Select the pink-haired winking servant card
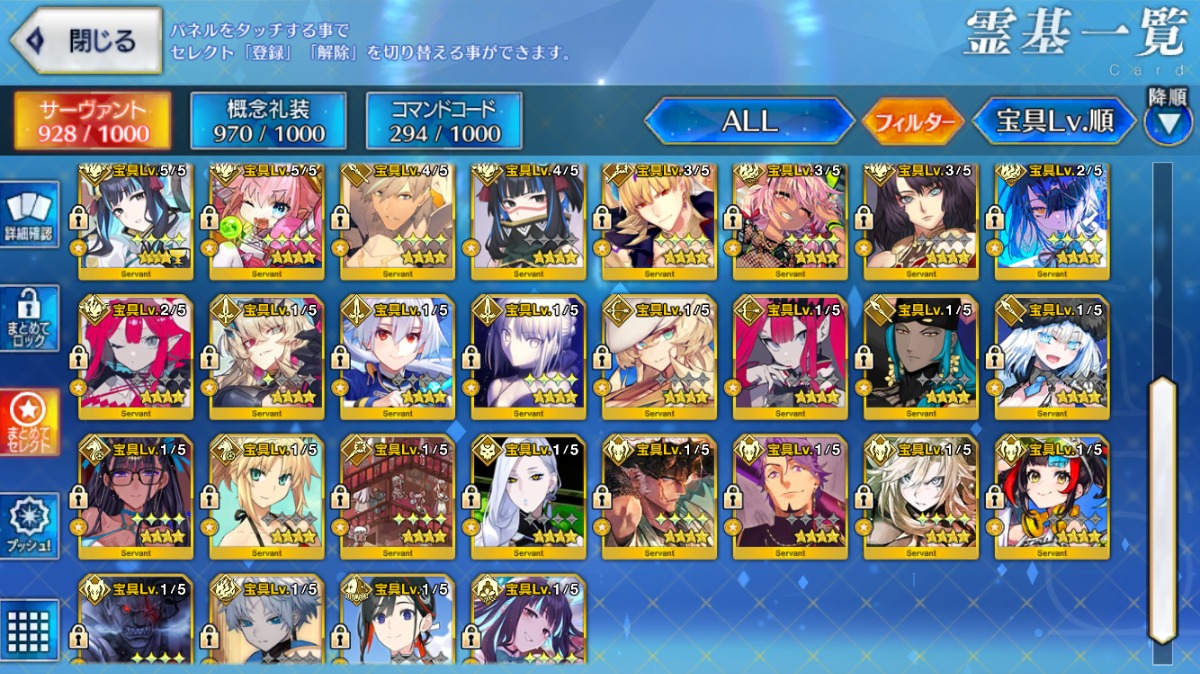Viewport: 1200px width, 674px height. [267, 220]
